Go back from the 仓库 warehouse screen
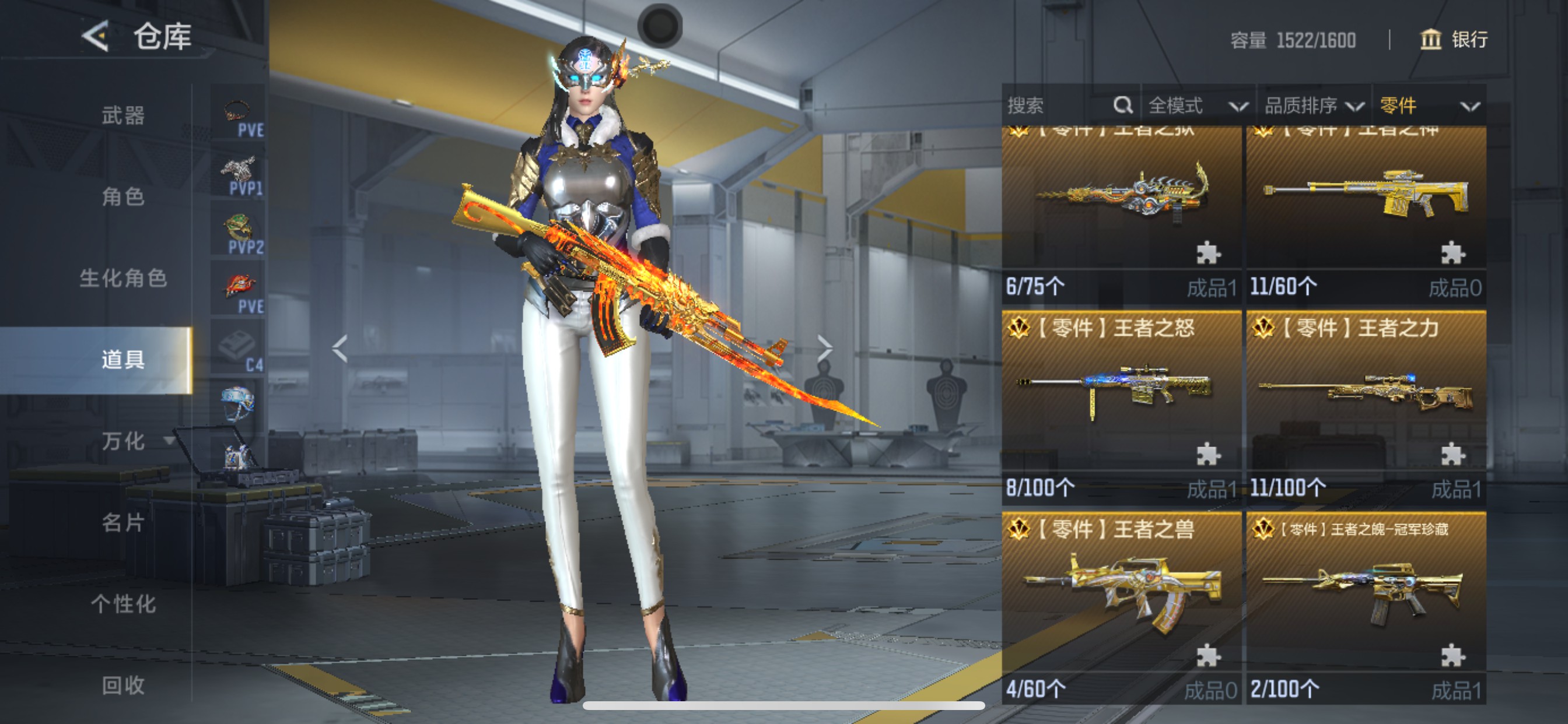Viewport: 1568px width, 724px height. [96, 37]
